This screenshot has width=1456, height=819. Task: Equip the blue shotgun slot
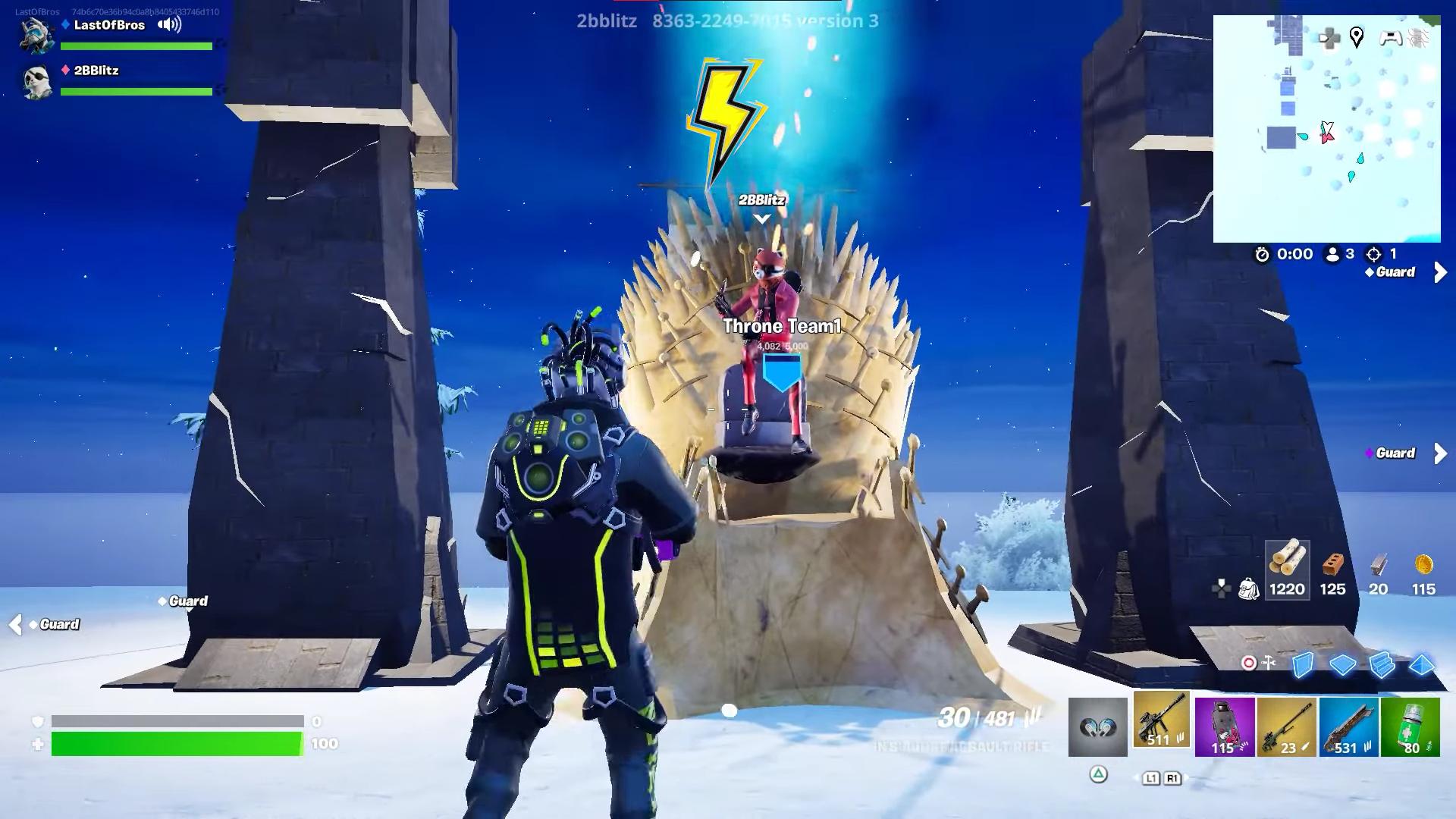pos(1348,727)
